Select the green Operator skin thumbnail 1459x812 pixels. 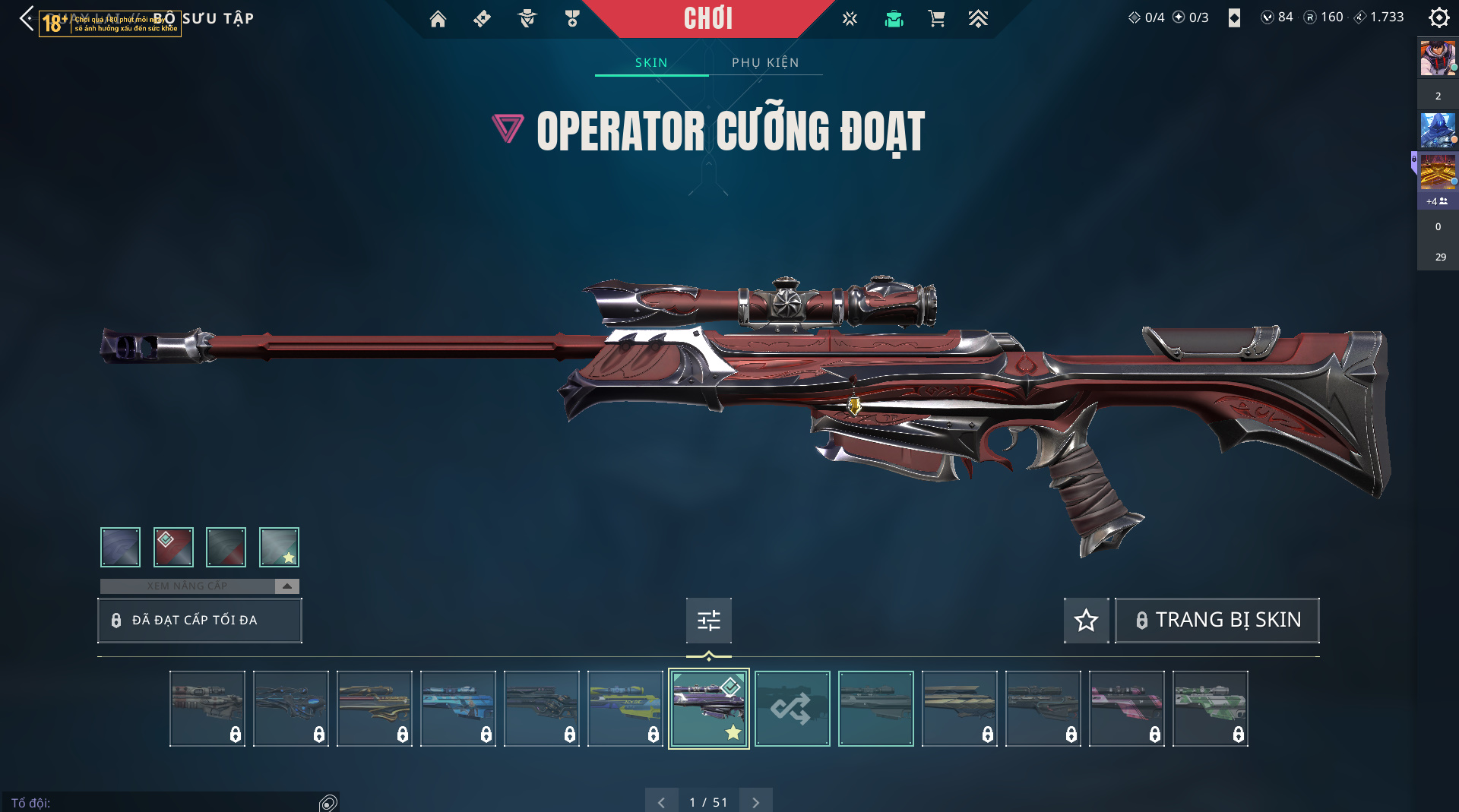(1210, 708)
